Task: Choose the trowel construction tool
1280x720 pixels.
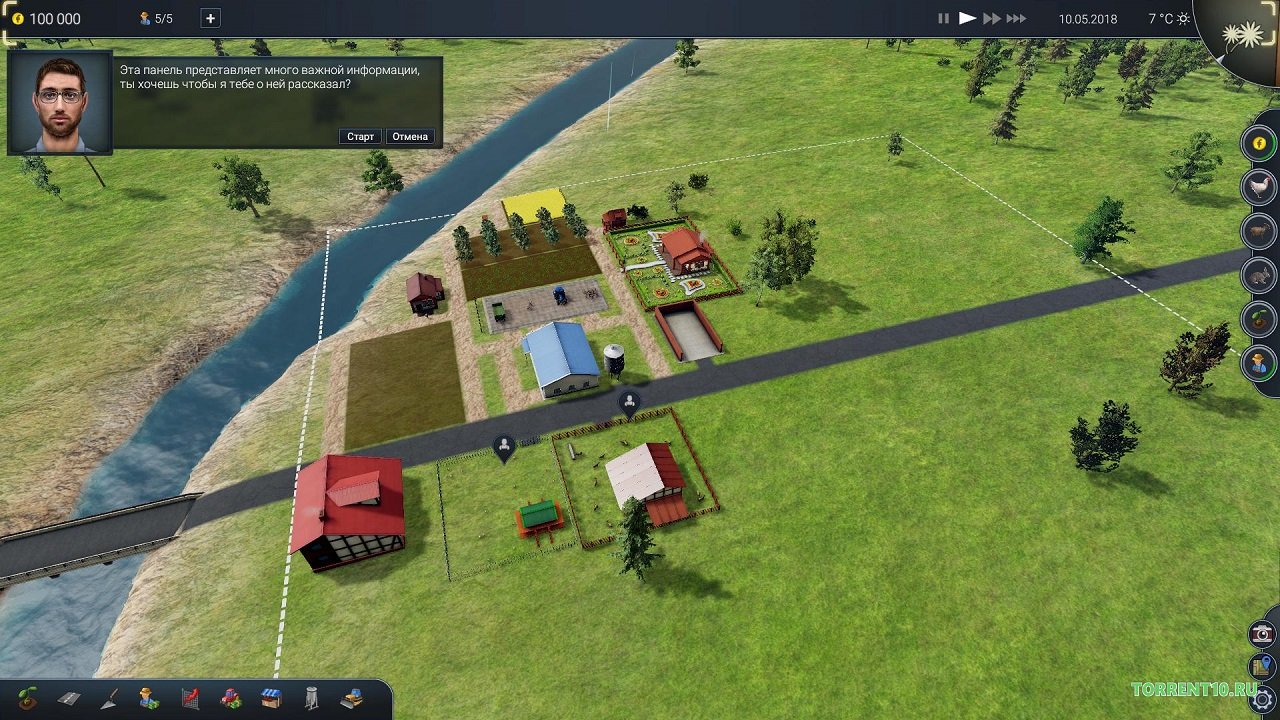Action: (109, 698)
